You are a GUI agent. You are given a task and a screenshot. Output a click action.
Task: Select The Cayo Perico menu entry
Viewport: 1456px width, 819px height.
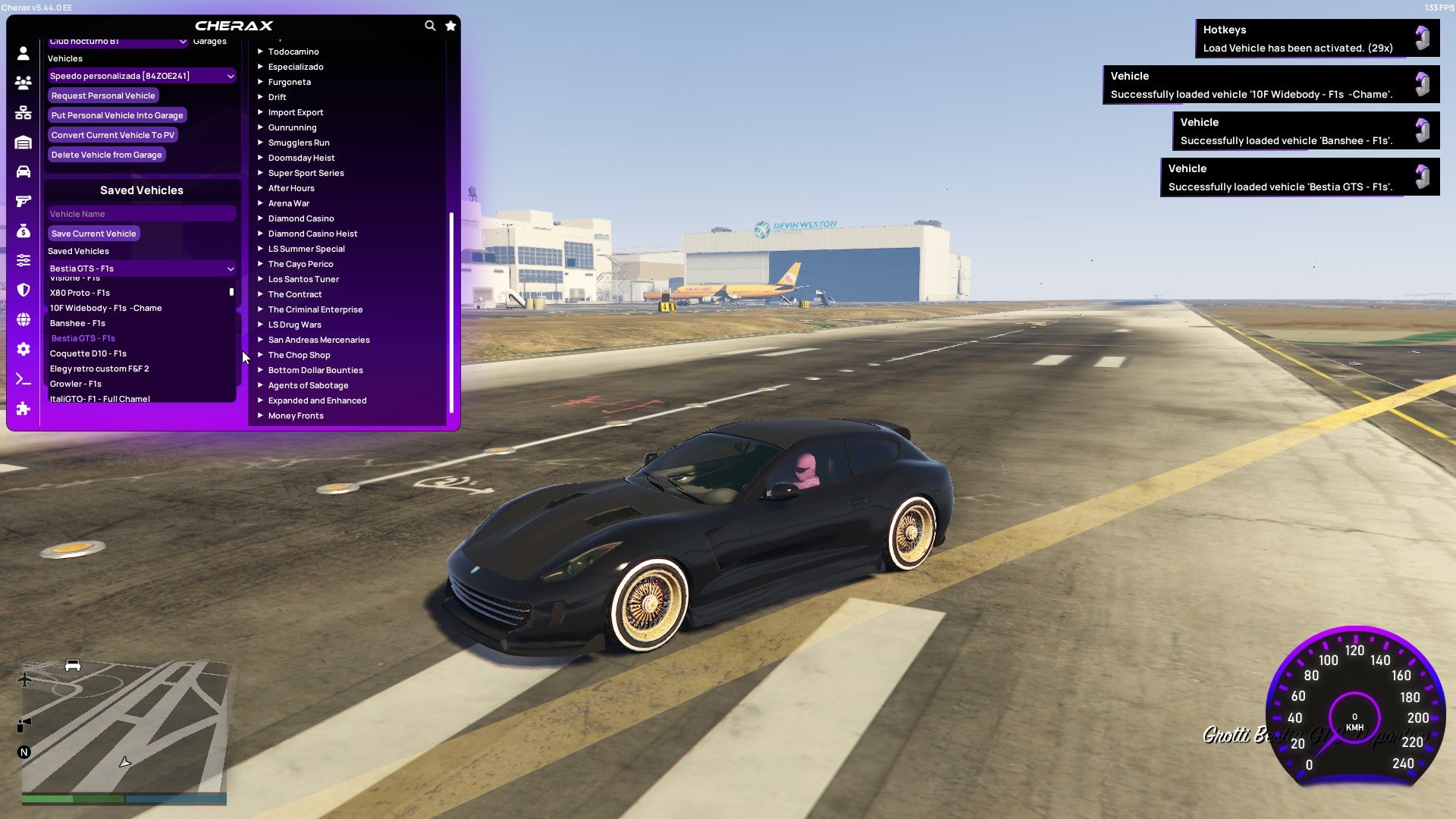click(300, 264)
